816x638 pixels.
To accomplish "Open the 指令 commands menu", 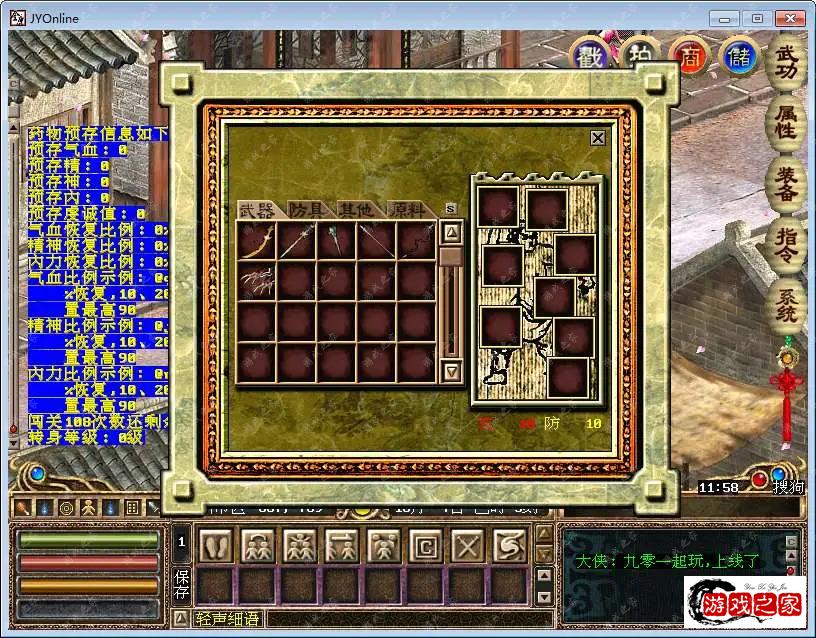I will pos(787,246).
